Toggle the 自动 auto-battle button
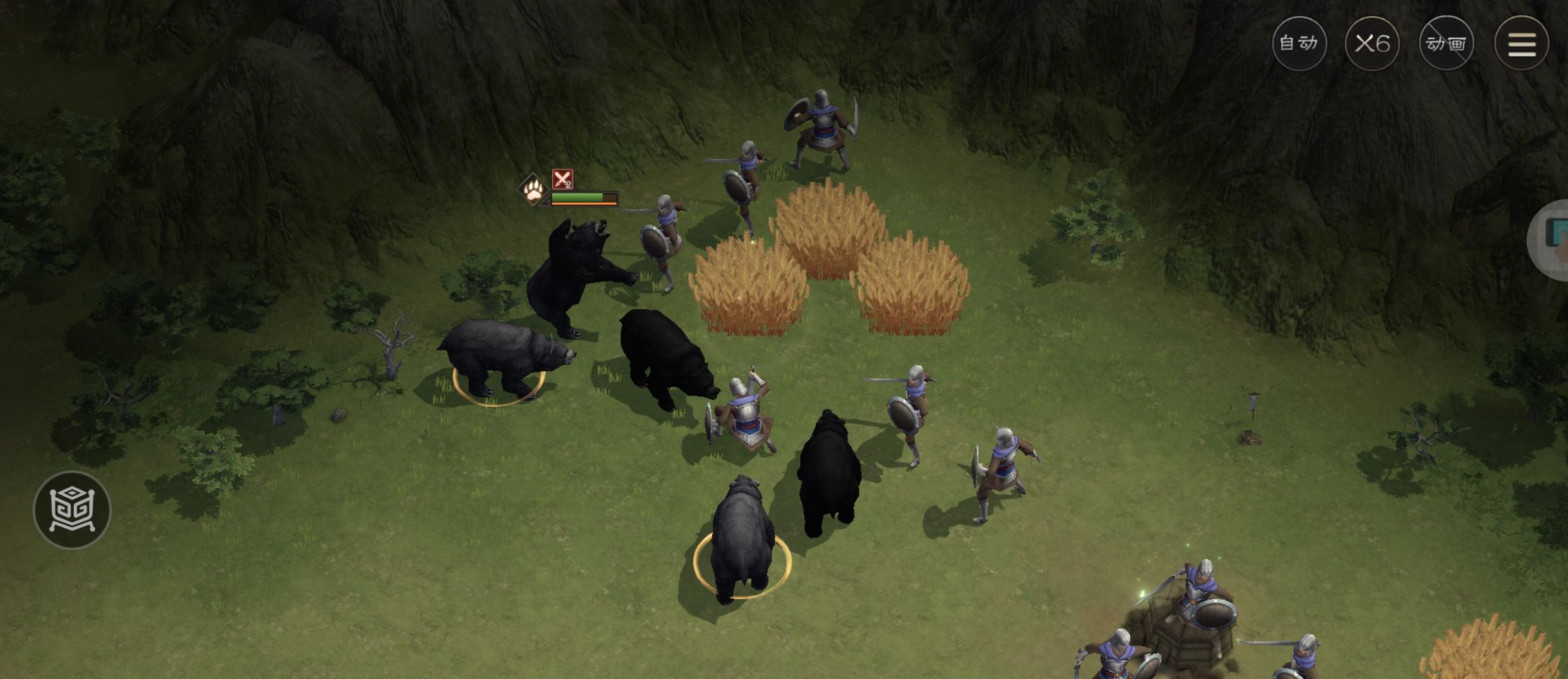The width and height of the screenshot is (1568, 679). [1299, 44]
